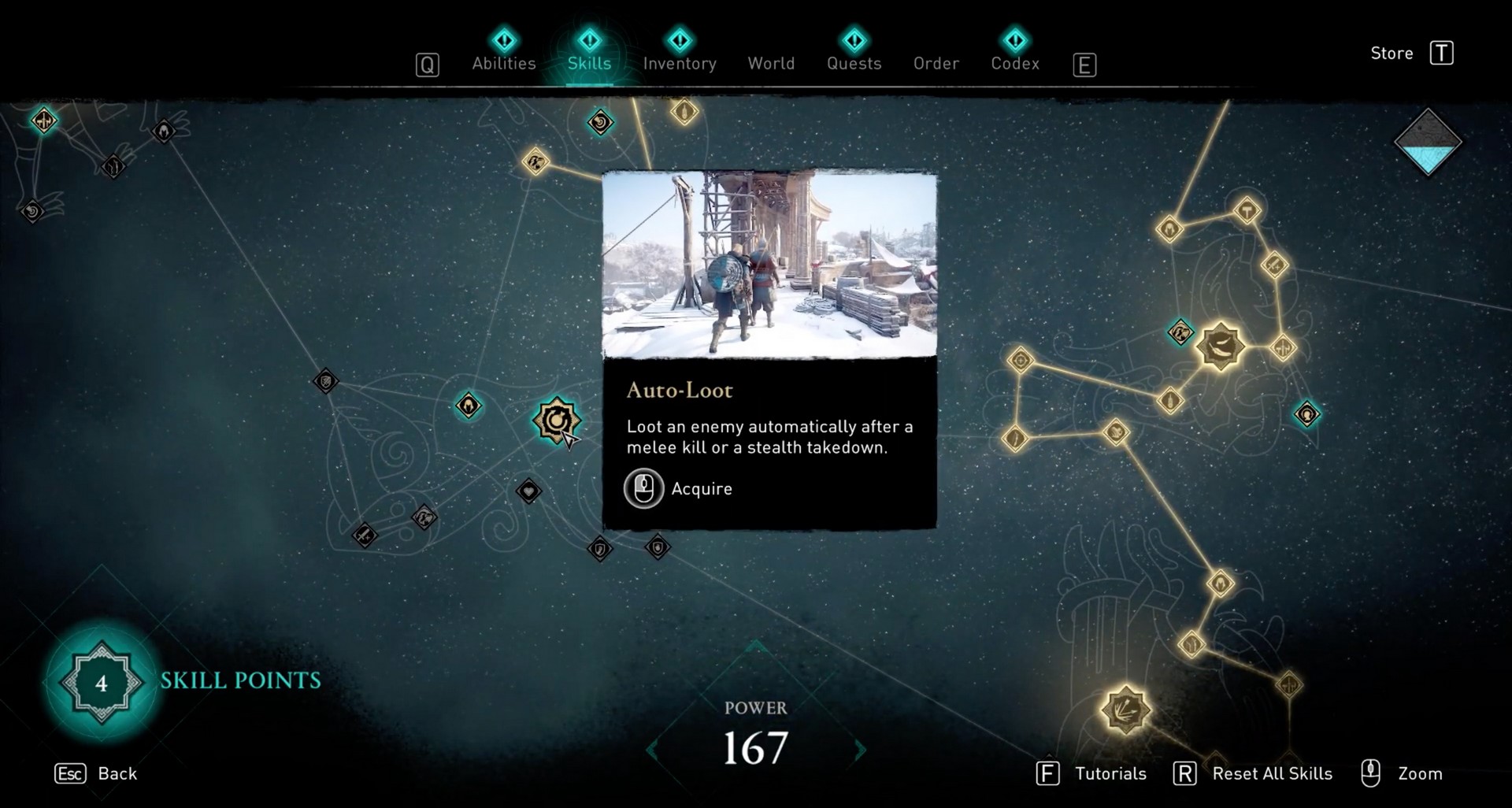Click the teal wolf head skill node
Image resolution: width=1512 pixels, height=808 pixels.
(1179, 332)
